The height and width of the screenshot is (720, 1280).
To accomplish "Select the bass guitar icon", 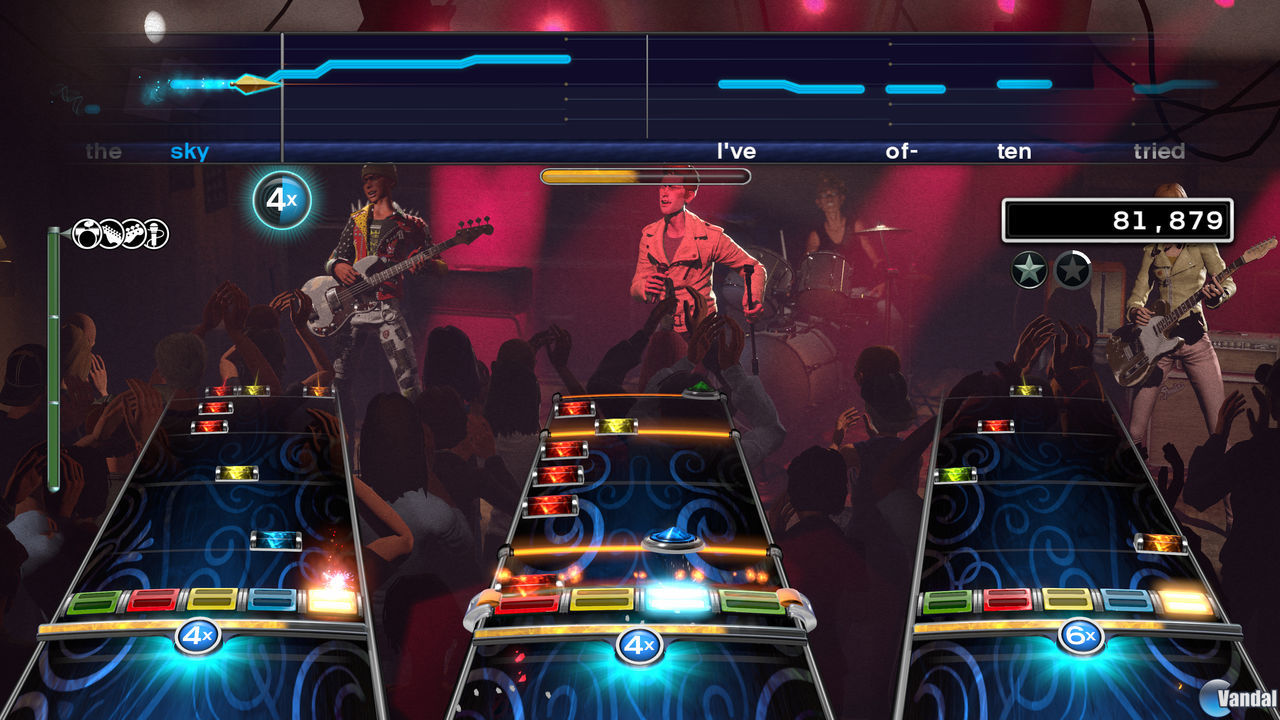I will pos(136,234).
